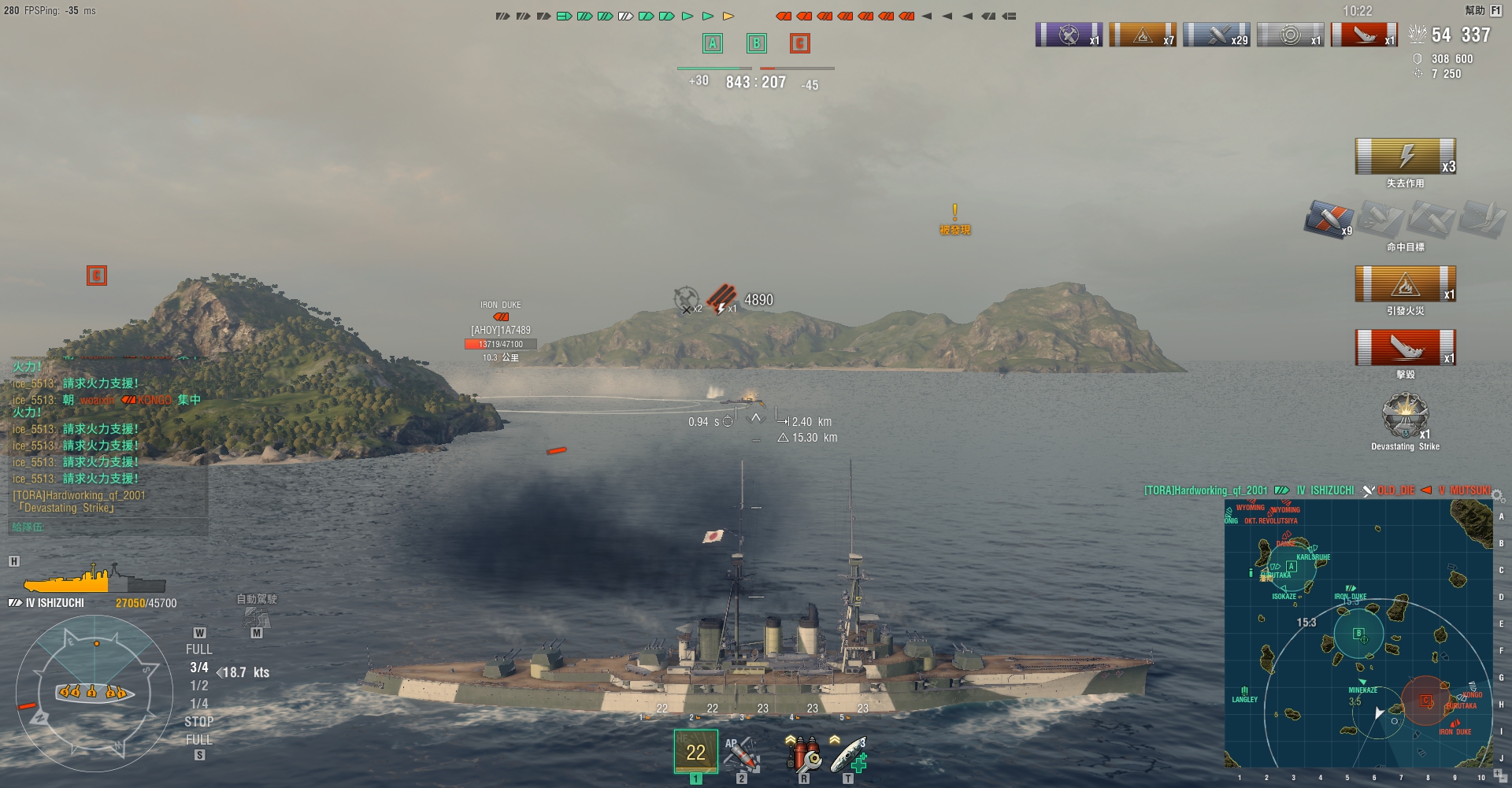Focus the team chat input field
The width and height of the screenshot is (1512, 788).
pyautogui.click(x=108, y=527)
